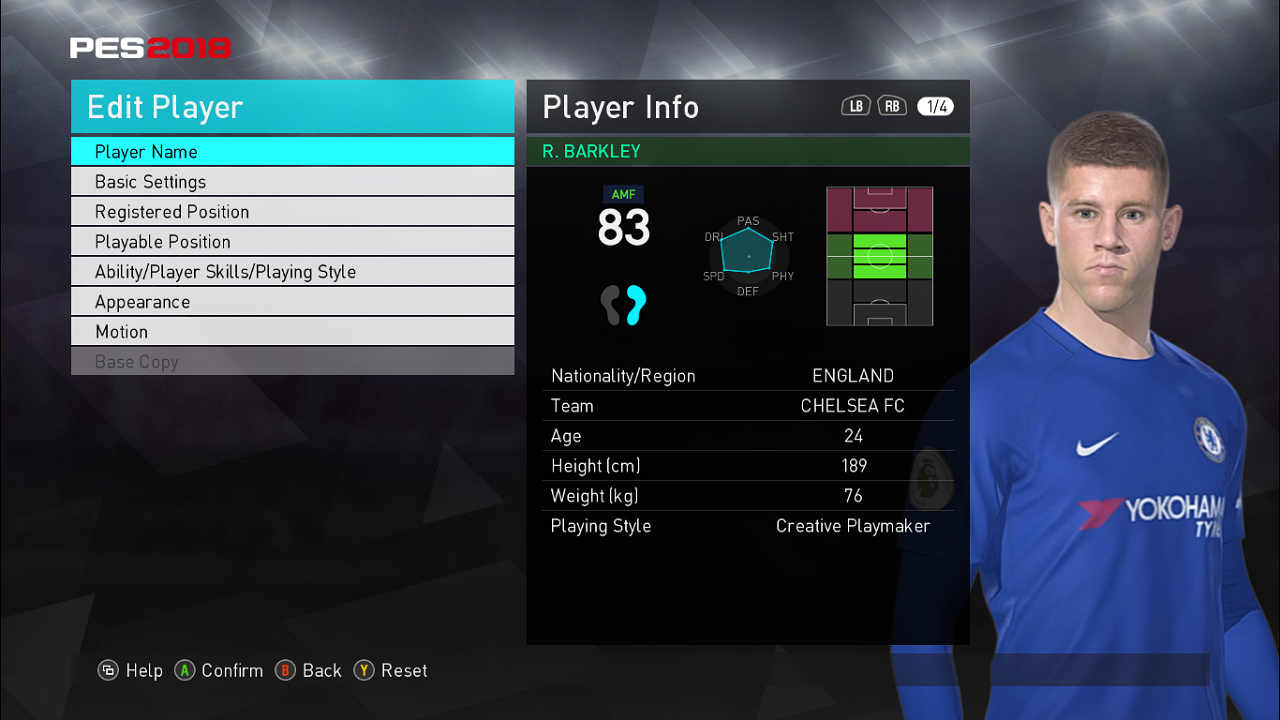Screen dimensions: 1280x720
Task: Open Basic Settings
Action: click(292, 182)
